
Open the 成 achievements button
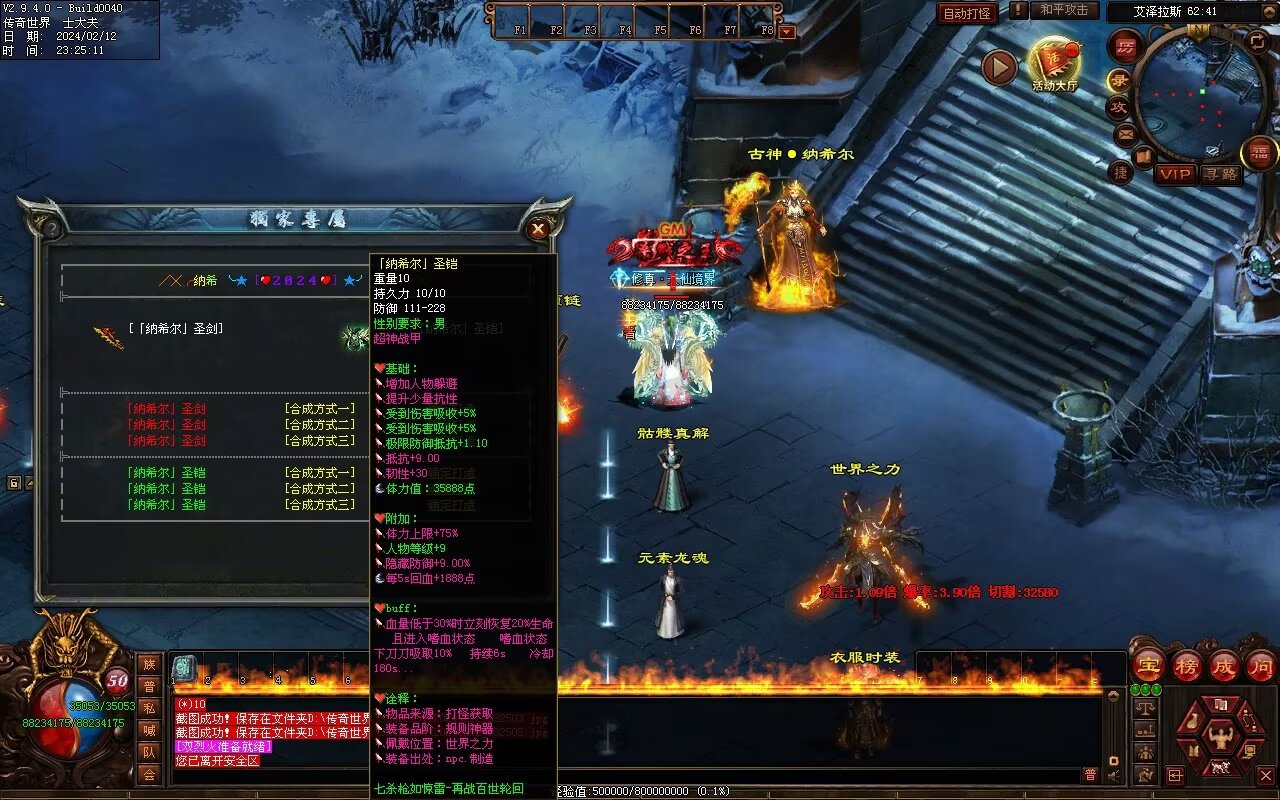coord(1224,665)
